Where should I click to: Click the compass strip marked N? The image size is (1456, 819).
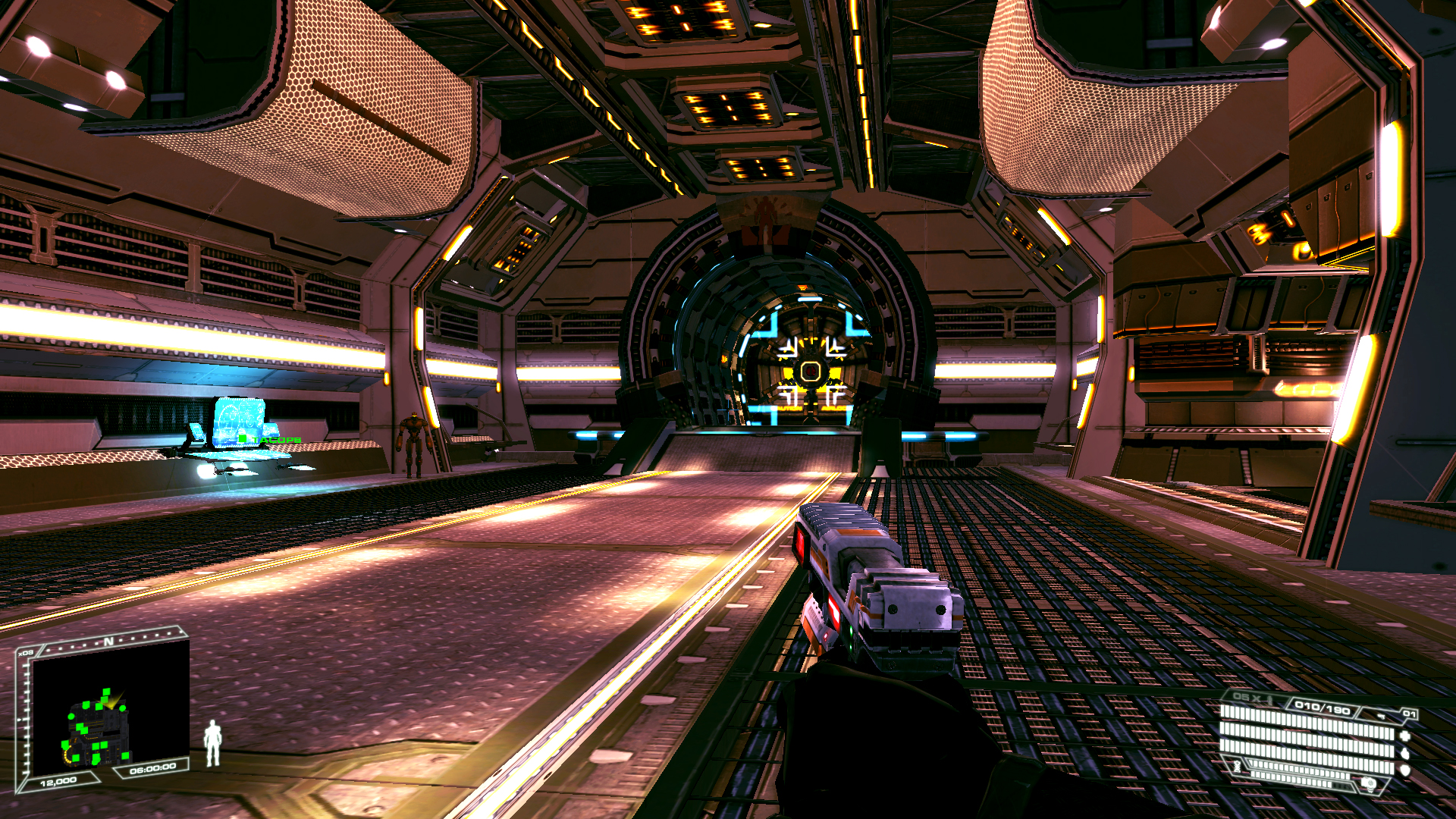(110, 642)
